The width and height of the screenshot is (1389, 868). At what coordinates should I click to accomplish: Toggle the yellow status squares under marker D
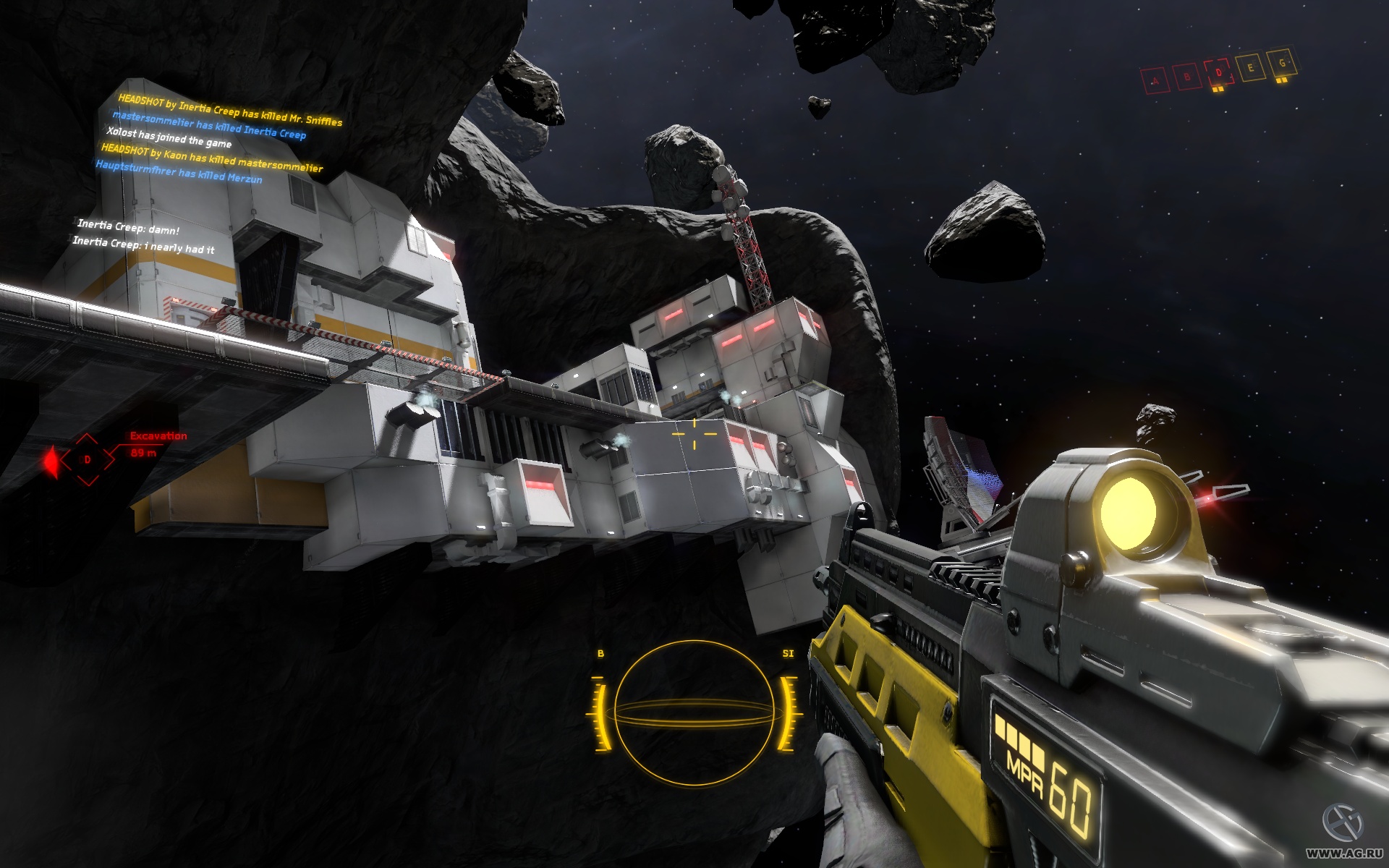coord(1218,89)
